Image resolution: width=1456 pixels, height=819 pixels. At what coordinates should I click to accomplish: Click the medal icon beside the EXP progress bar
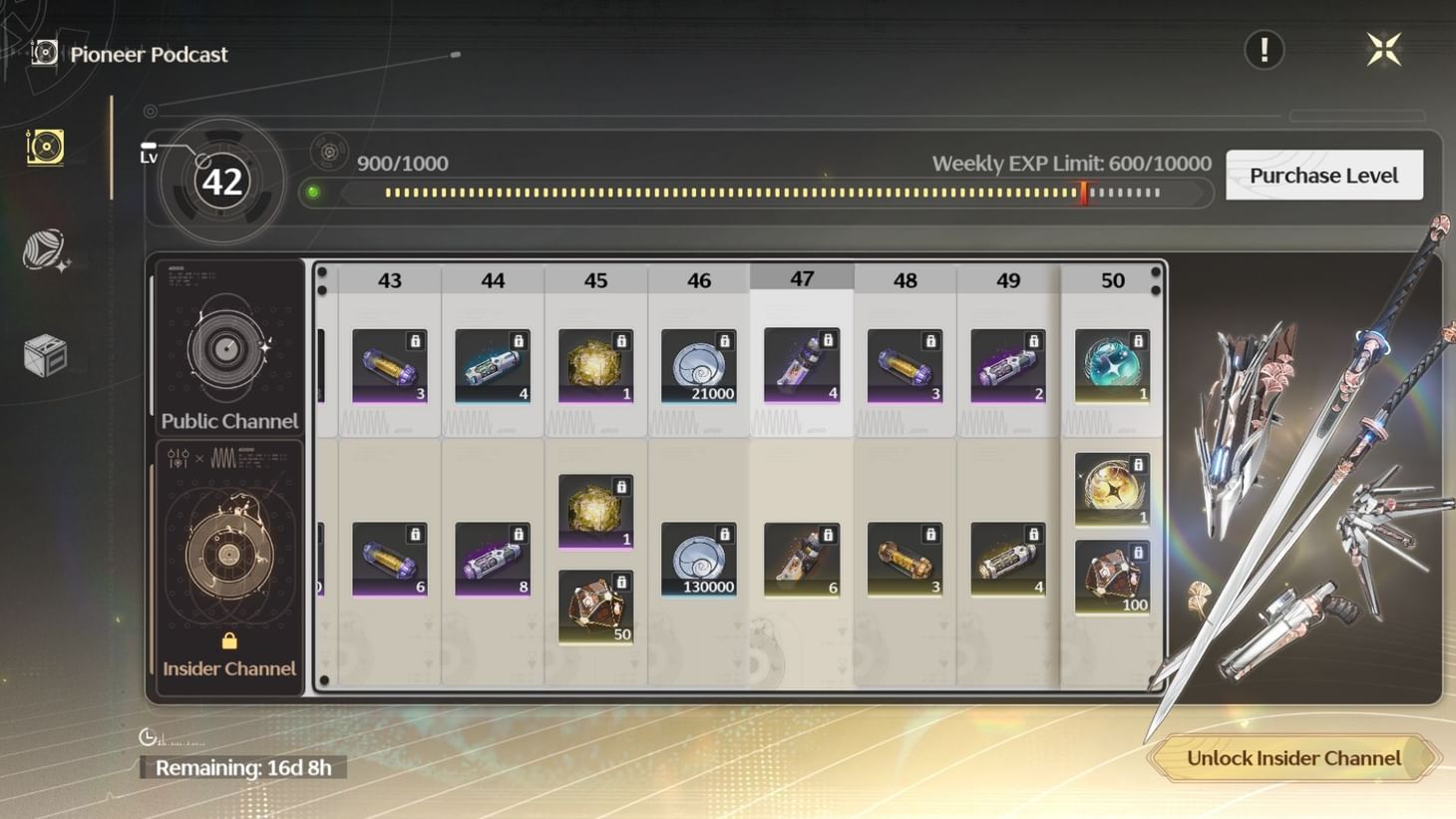tap(329, 151)
